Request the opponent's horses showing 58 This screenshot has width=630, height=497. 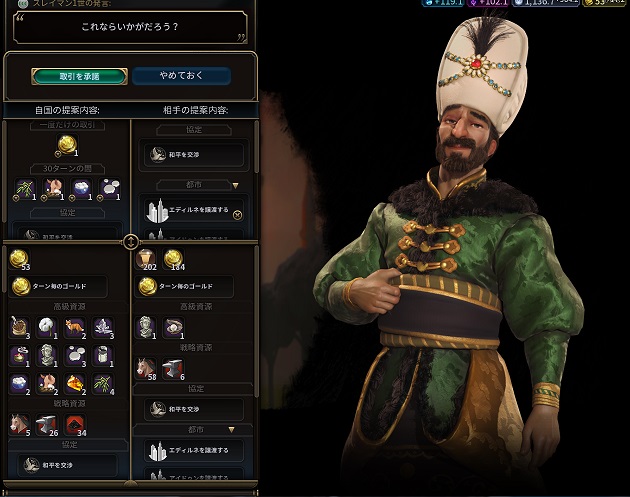[x=147, y=366]
